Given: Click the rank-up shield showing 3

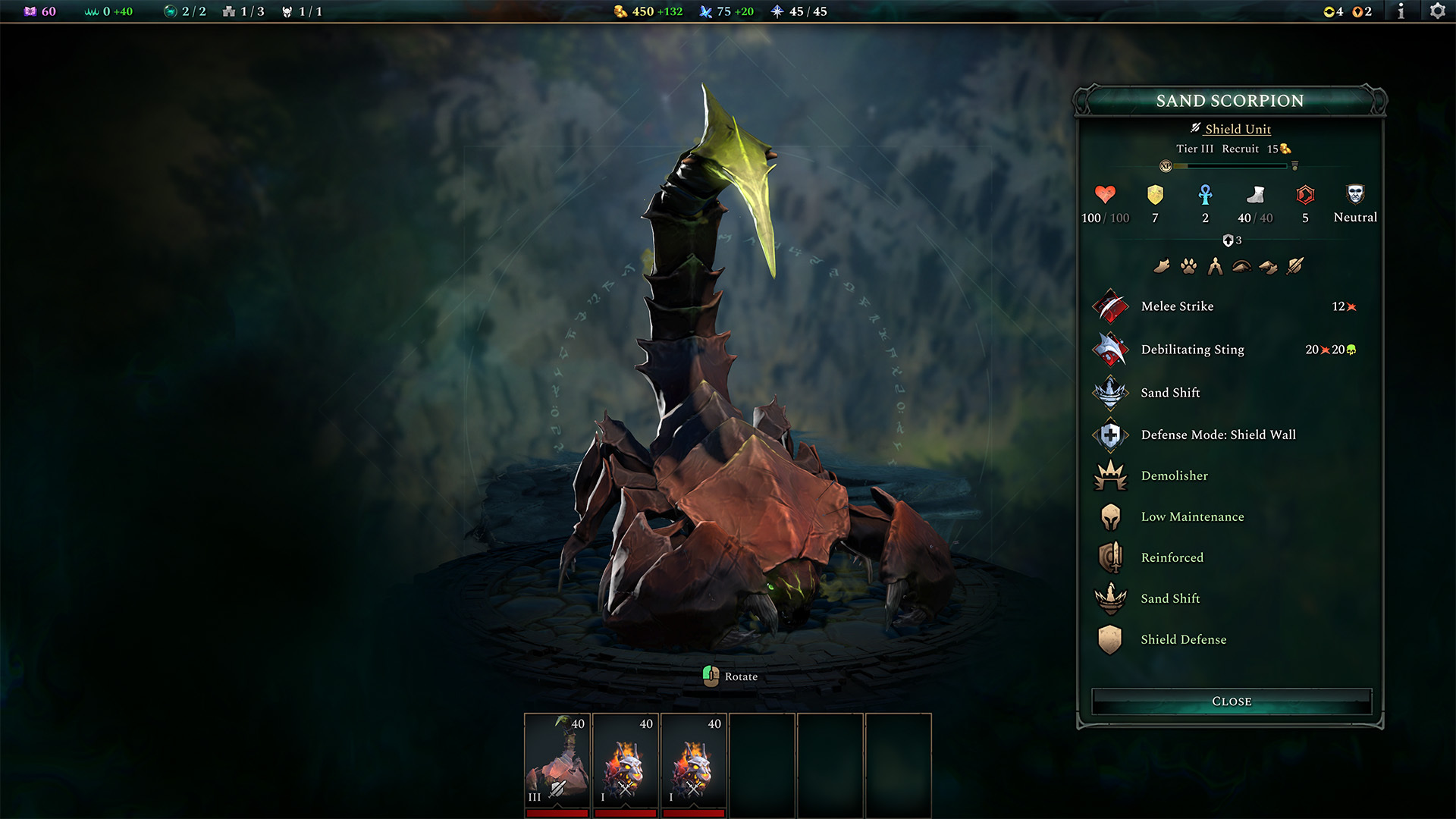Looking at the screenshot, I should pyautogui.click(x=1229, y=239).
